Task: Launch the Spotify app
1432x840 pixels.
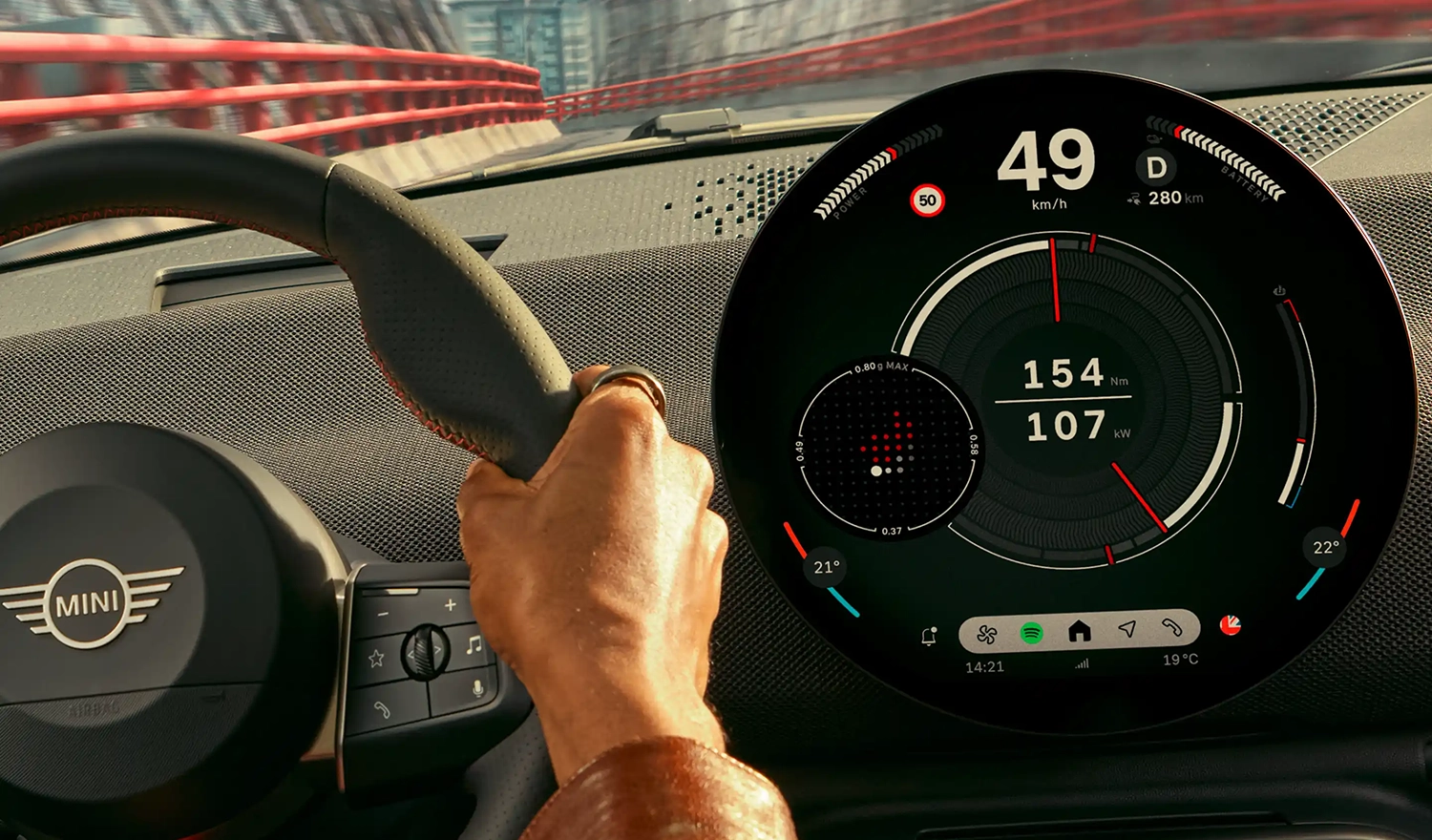Action: point(1032,633)
